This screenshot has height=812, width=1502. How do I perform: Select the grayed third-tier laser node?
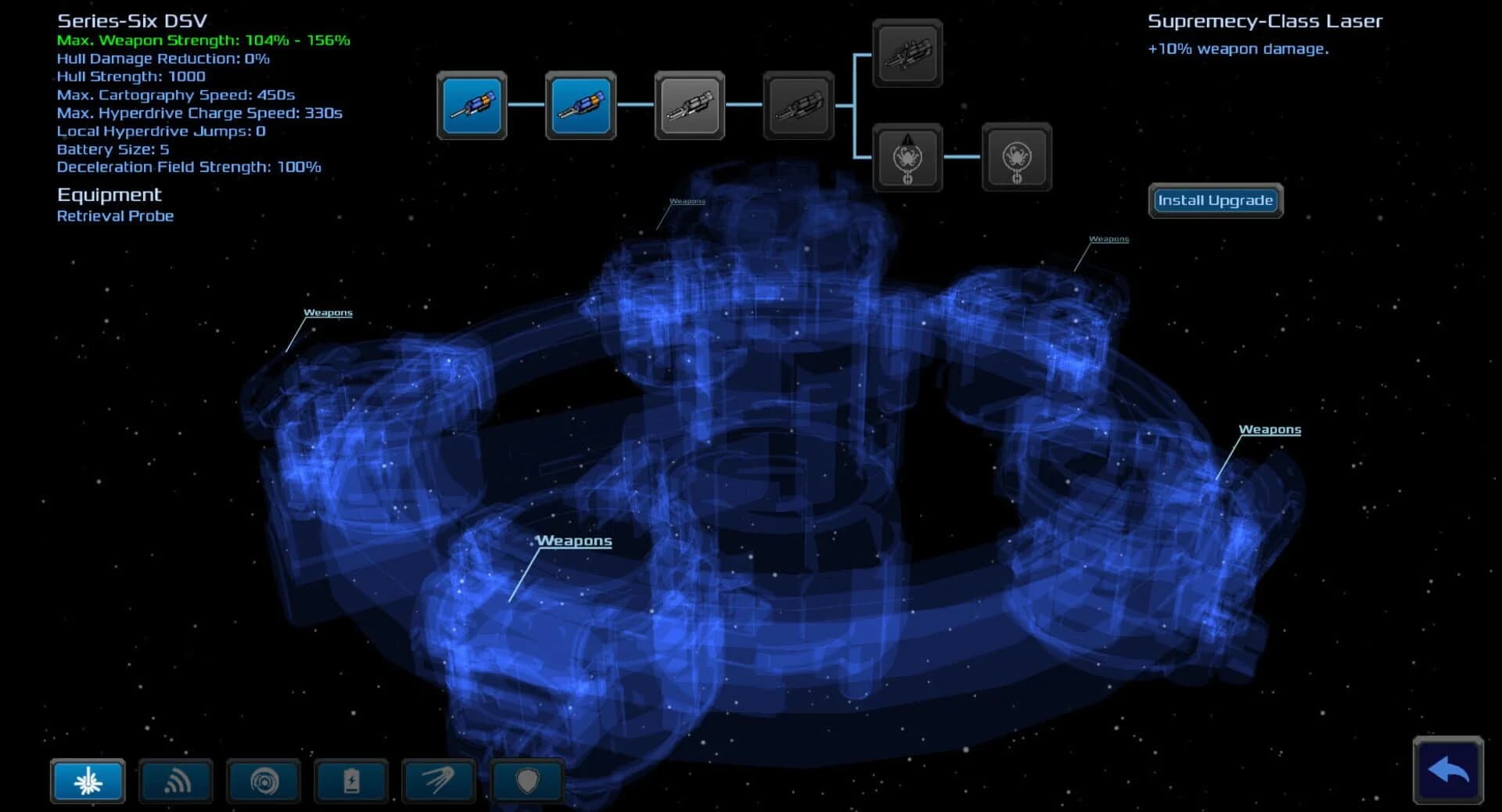click(x=689, y=105)
